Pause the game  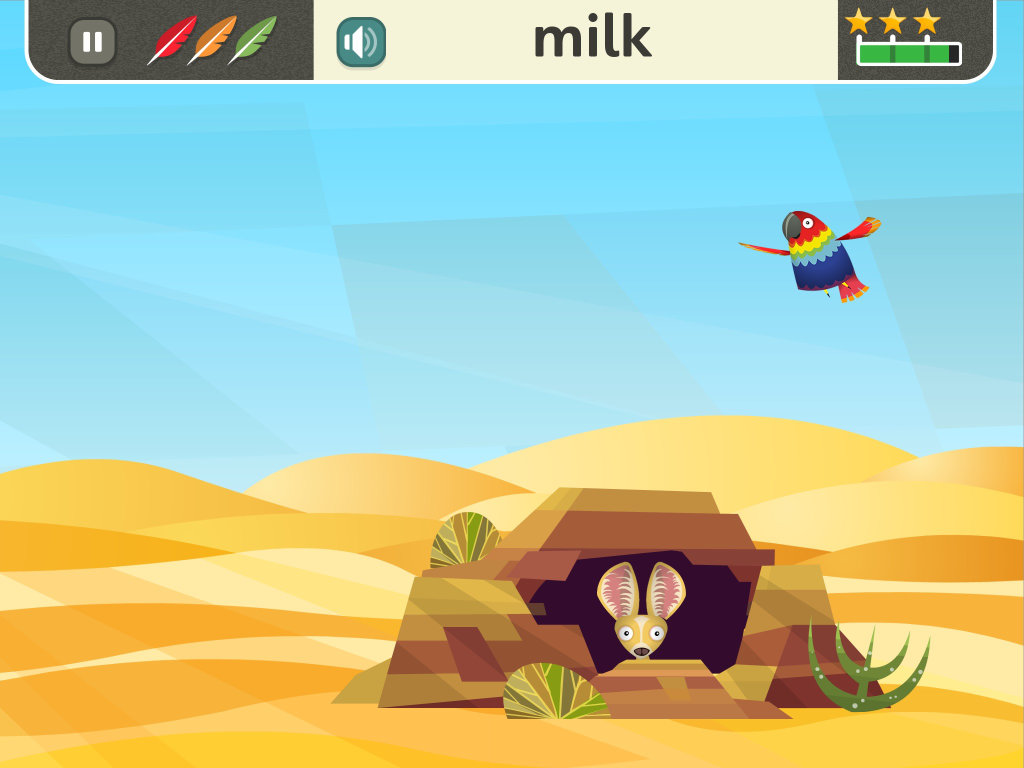coord(92,42)
